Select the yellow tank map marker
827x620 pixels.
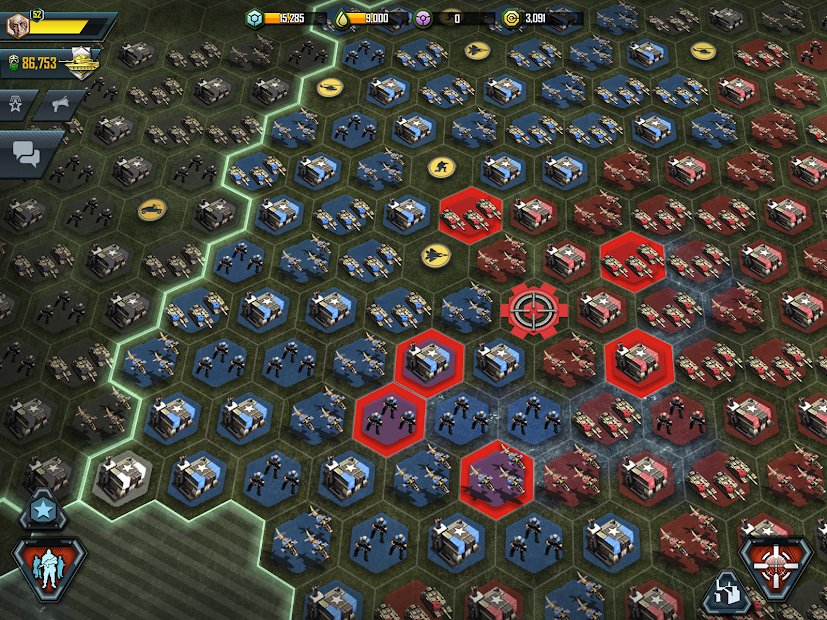point(152,209)
